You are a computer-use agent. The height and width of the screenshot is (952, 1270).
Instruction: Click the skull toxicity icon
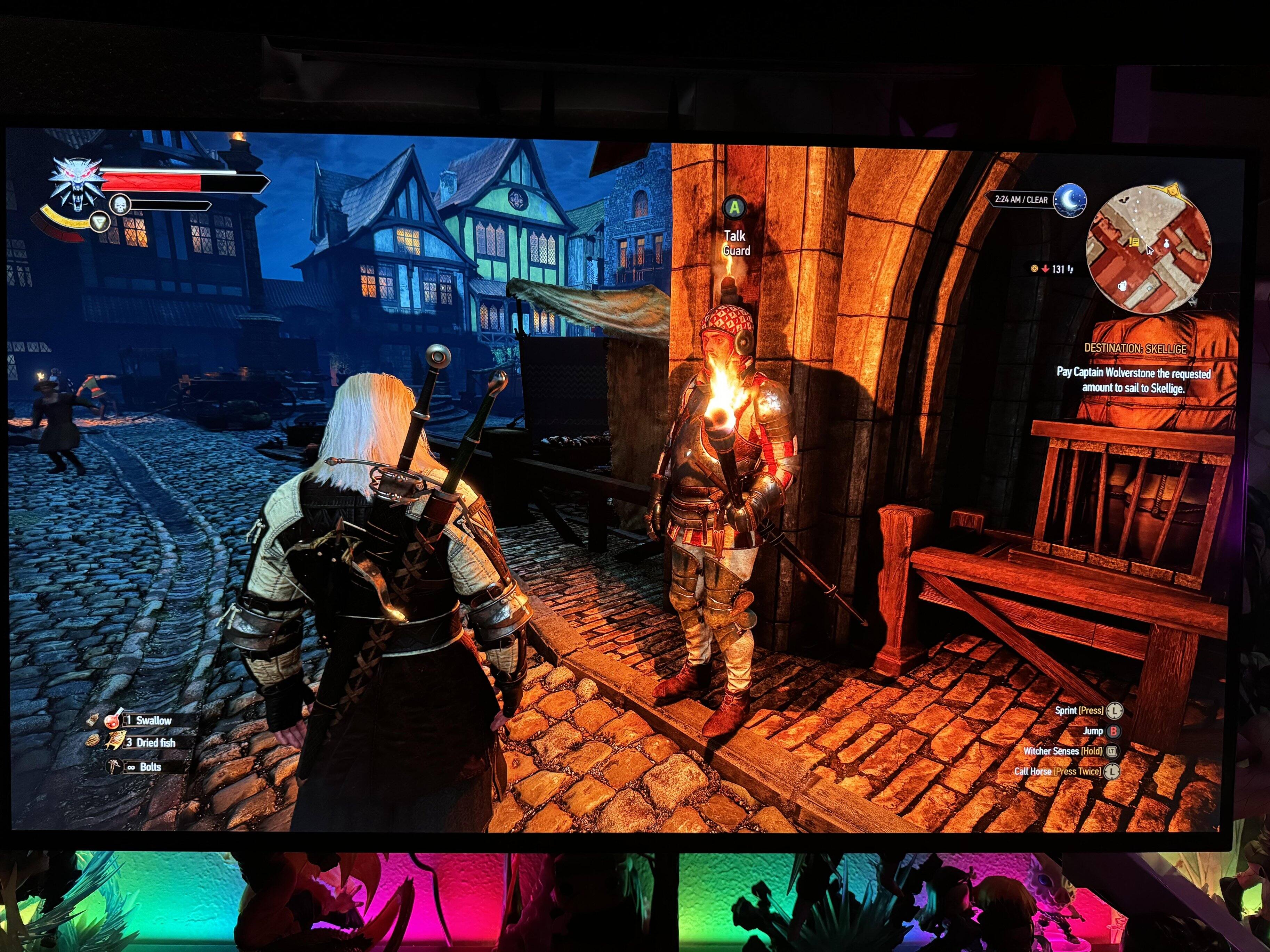tap(120, 205)
